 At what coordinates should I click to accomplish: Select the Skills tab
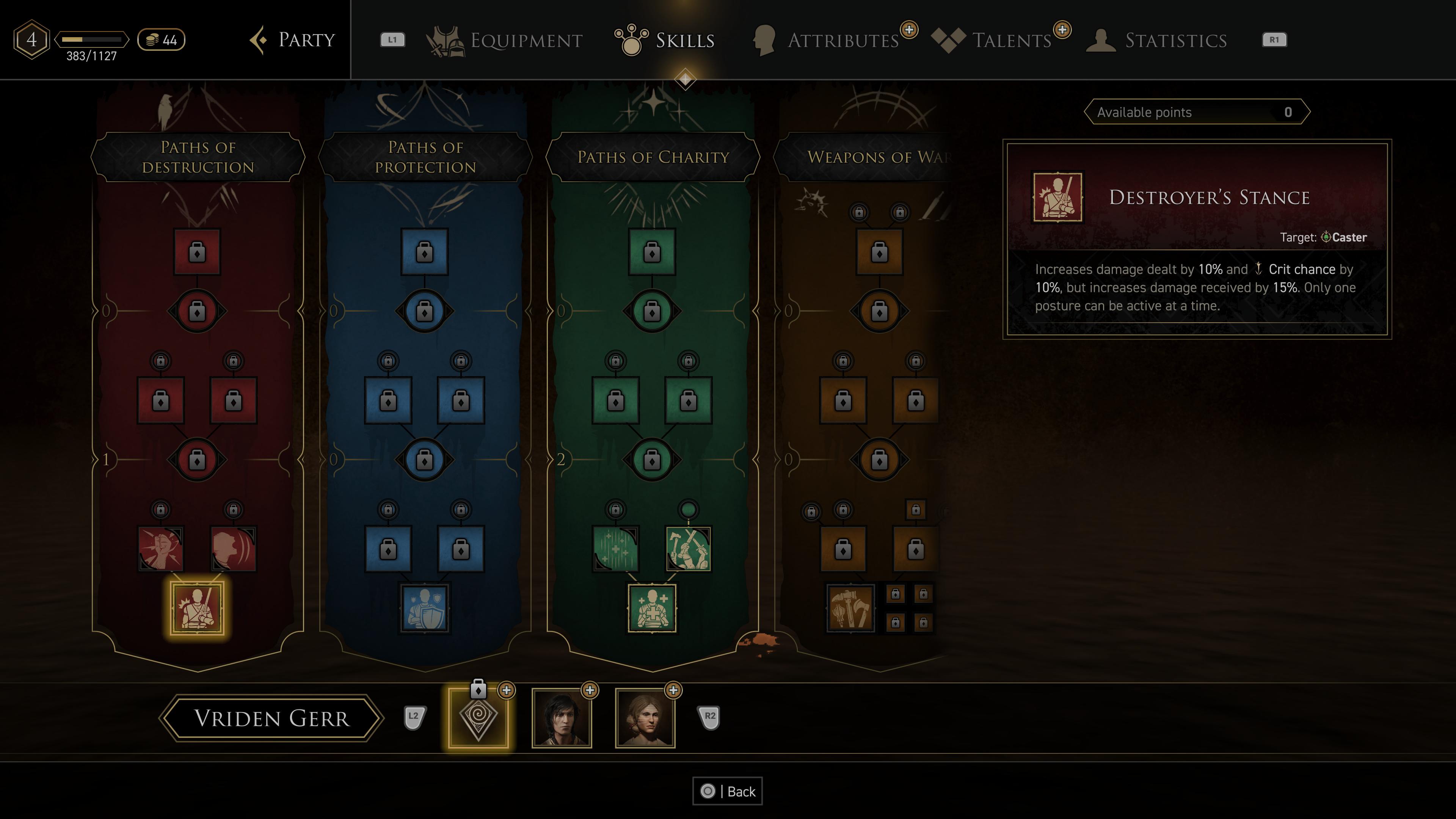(x=665, y=40)
